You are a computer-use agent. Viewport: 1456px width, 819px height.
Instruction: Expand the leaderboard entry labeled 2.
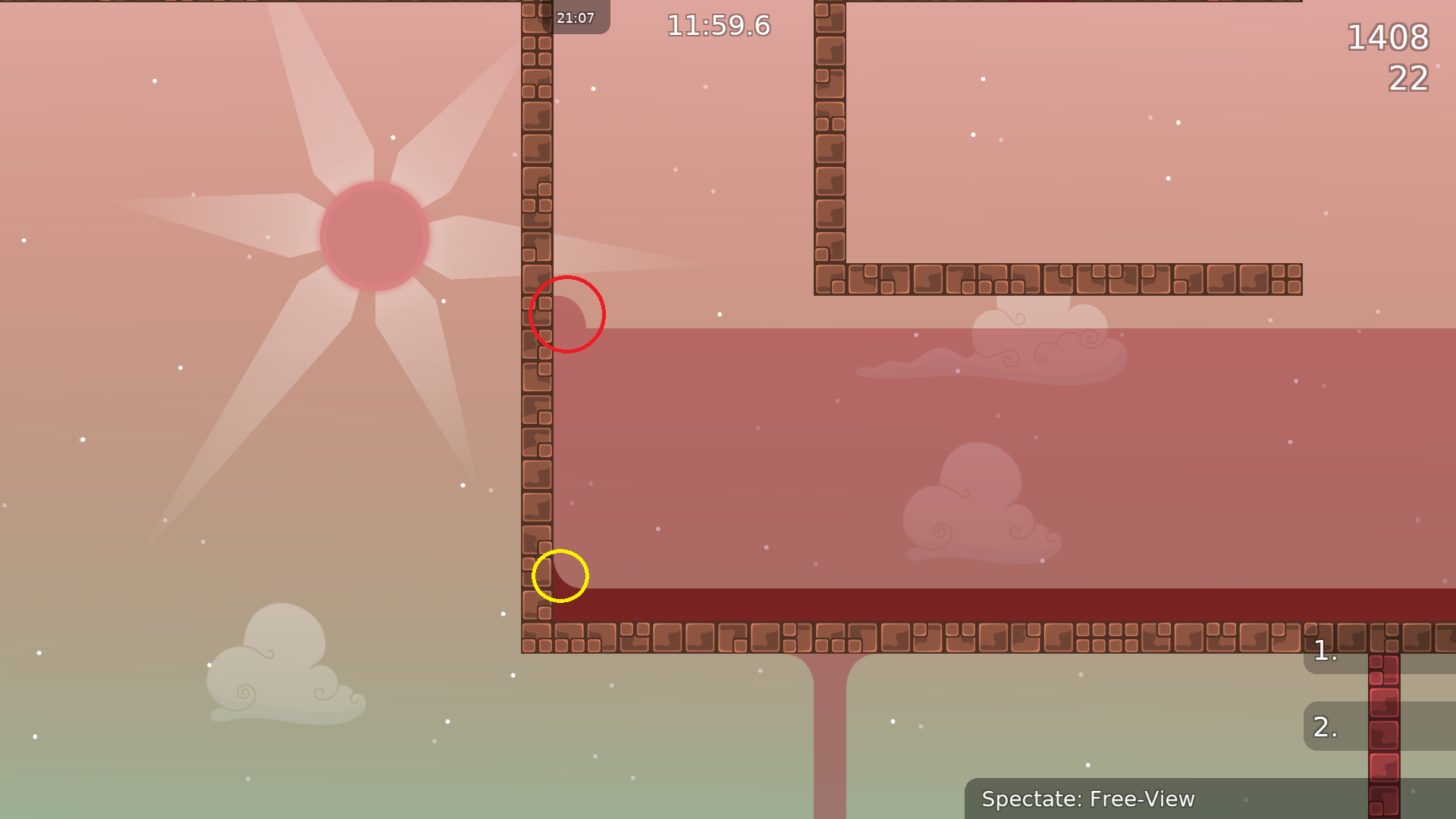(x=1325, y=726)
